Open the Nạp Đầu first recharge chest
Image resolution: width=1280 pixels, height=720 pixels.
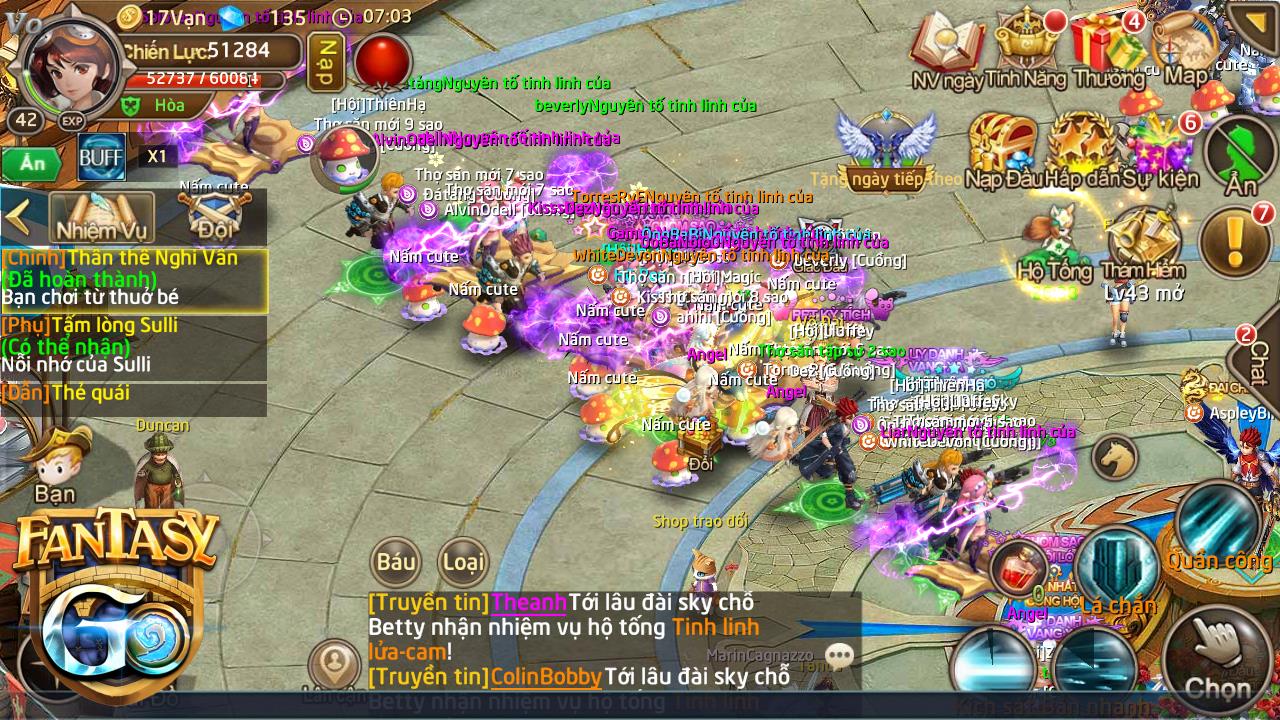1005,150
